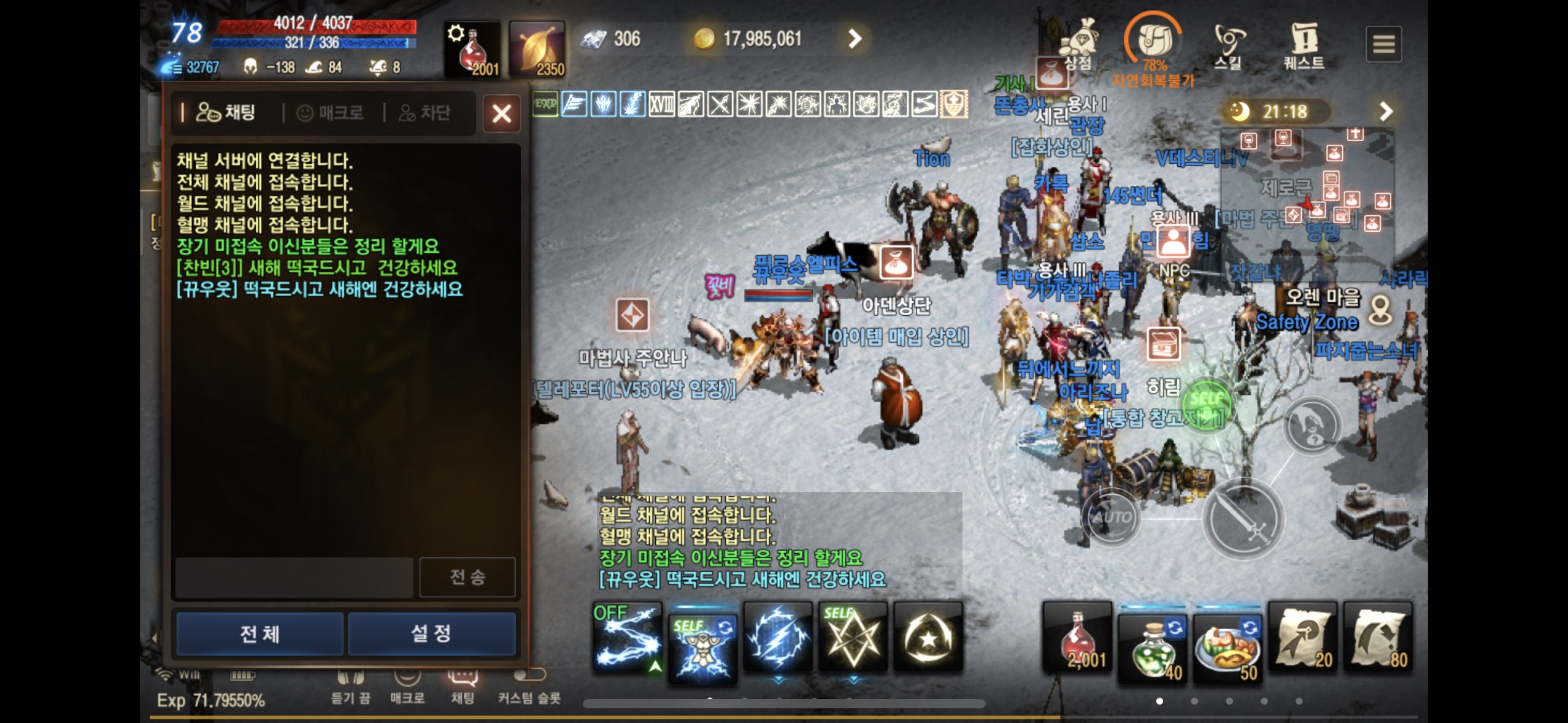Switch to the 매크로 tab
The width and height of the screenshot is (1568, 723).
tap(331, 113)
